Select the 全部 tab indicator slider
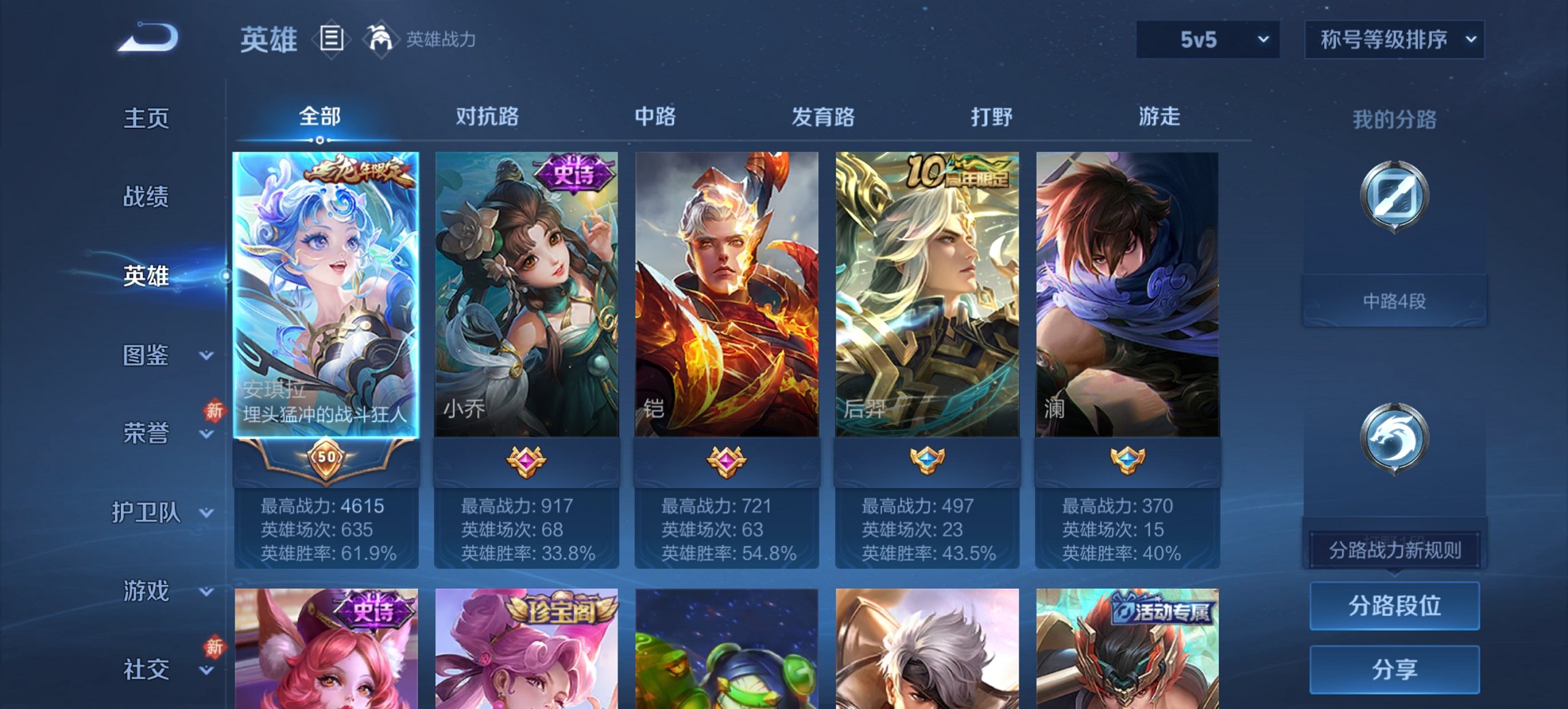This screenshot has width=1568, height=709. [x=318, y=141]
